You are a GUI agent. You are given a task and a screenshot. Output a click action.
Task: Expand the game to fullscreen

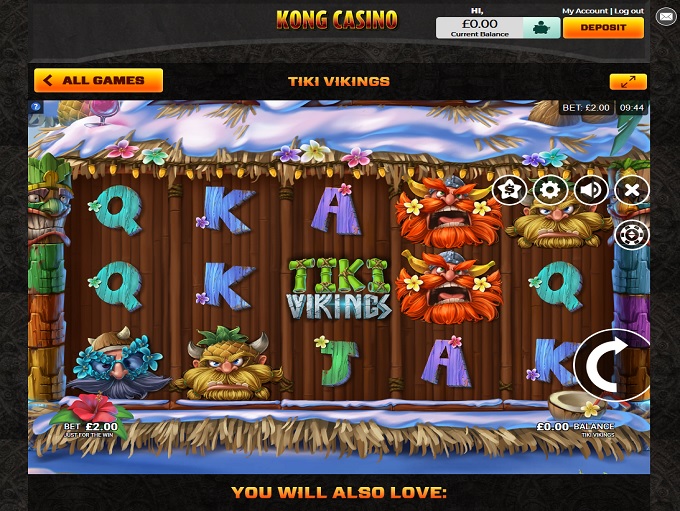[x=628, y=82]
